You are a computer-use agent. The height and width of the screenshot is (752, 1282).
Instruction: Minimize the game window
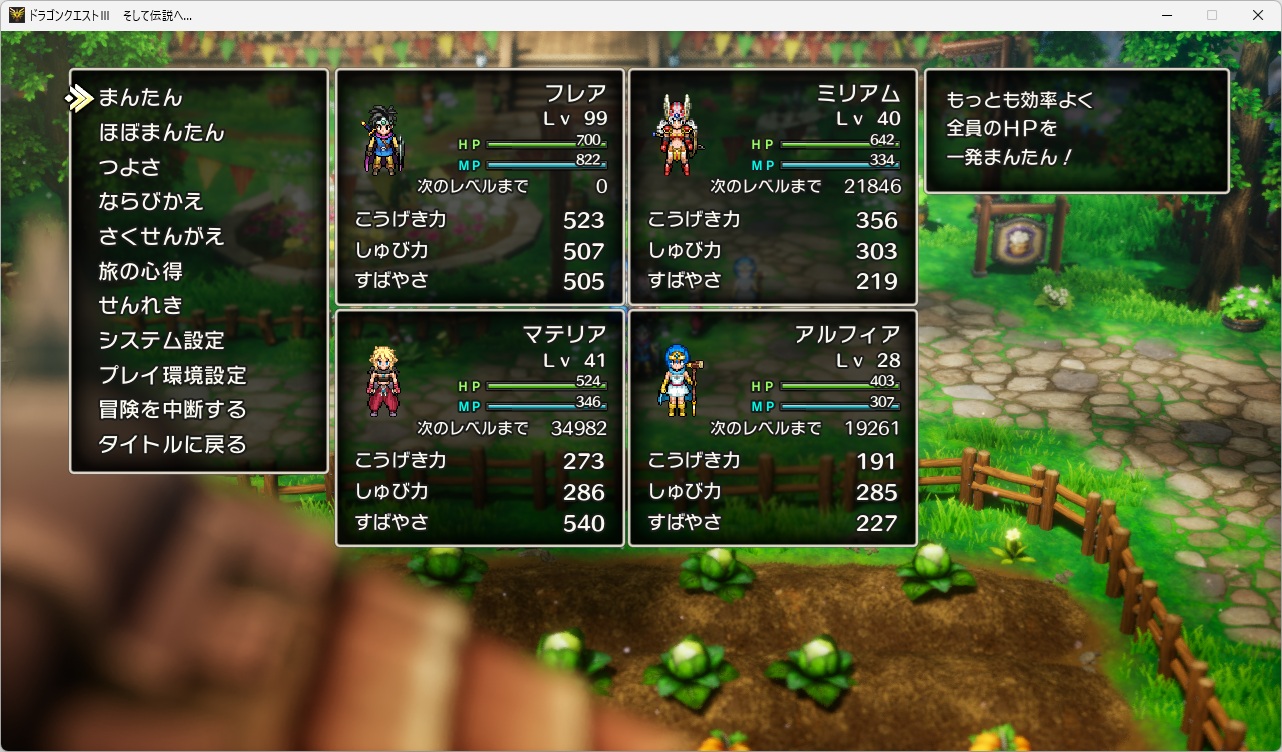pos(1166,15)
